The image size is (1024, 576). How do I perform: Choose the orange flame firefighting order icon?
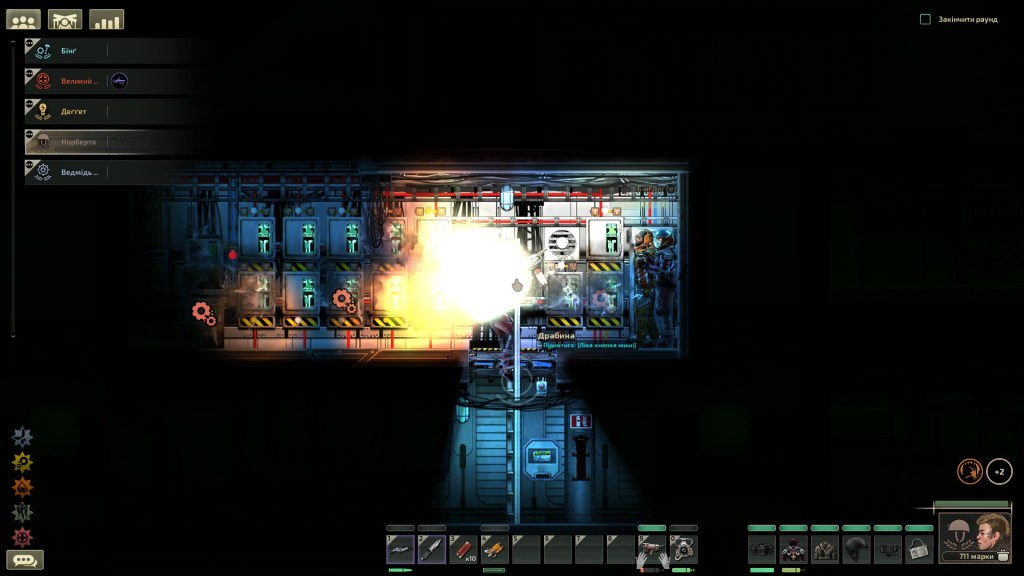tap(22, 487)
